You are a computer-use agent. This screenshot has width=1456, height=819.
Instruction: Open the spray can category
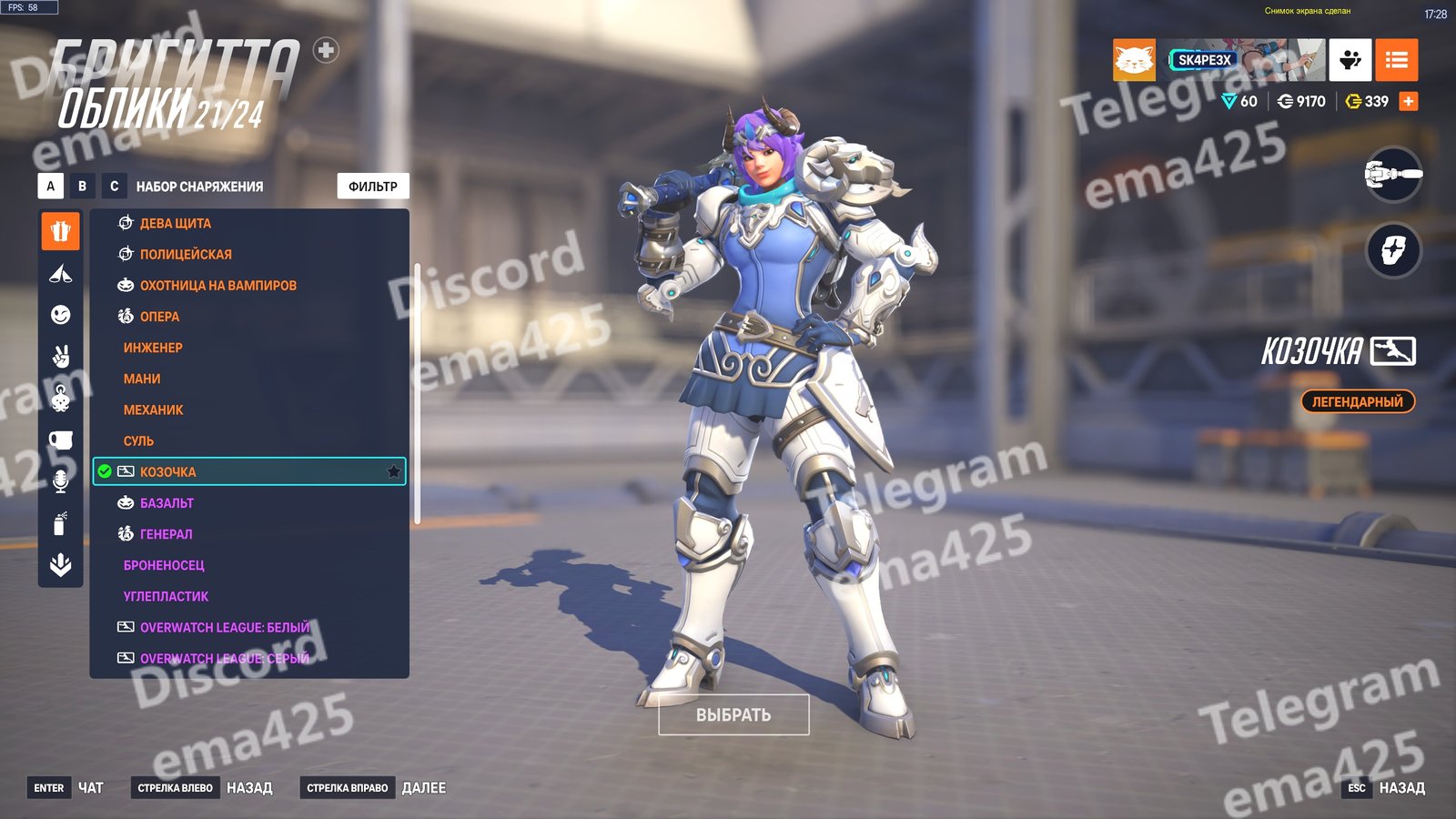(x=60, y=524)
